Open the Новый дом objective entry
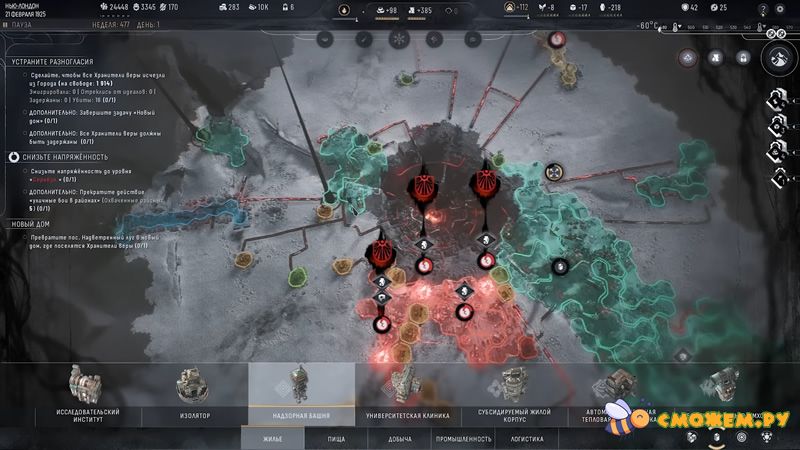Image resolution: width=800 pixels, height=450 pixels. (32, 224)
